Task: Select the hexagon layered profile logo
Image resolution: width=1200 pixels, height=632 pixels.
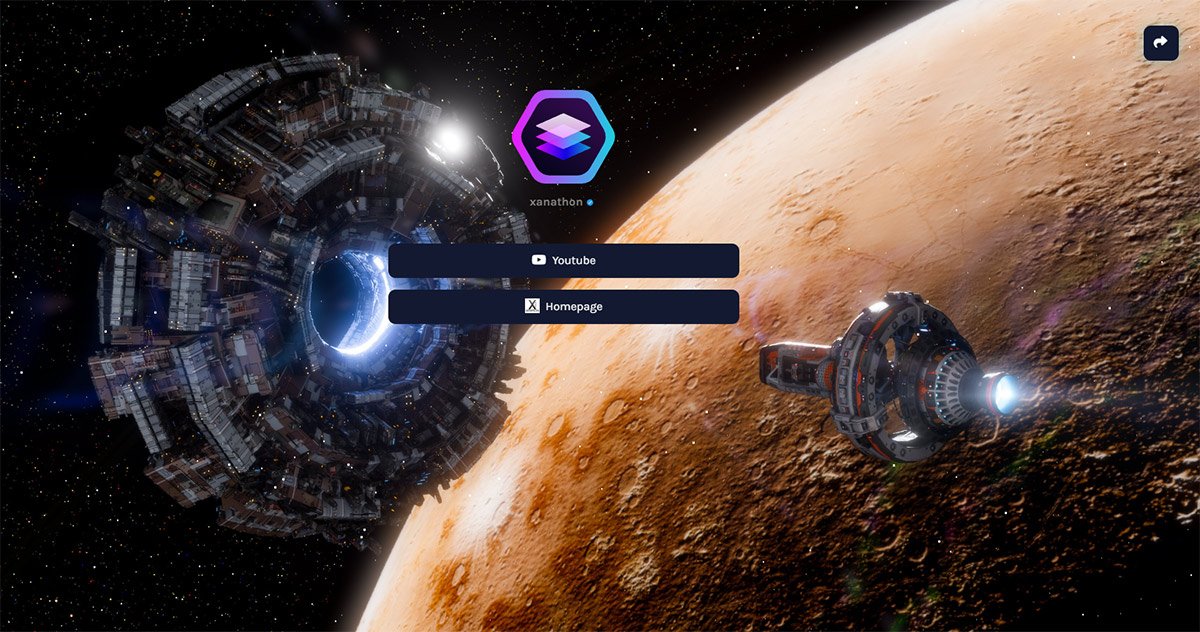Action: 563,136
